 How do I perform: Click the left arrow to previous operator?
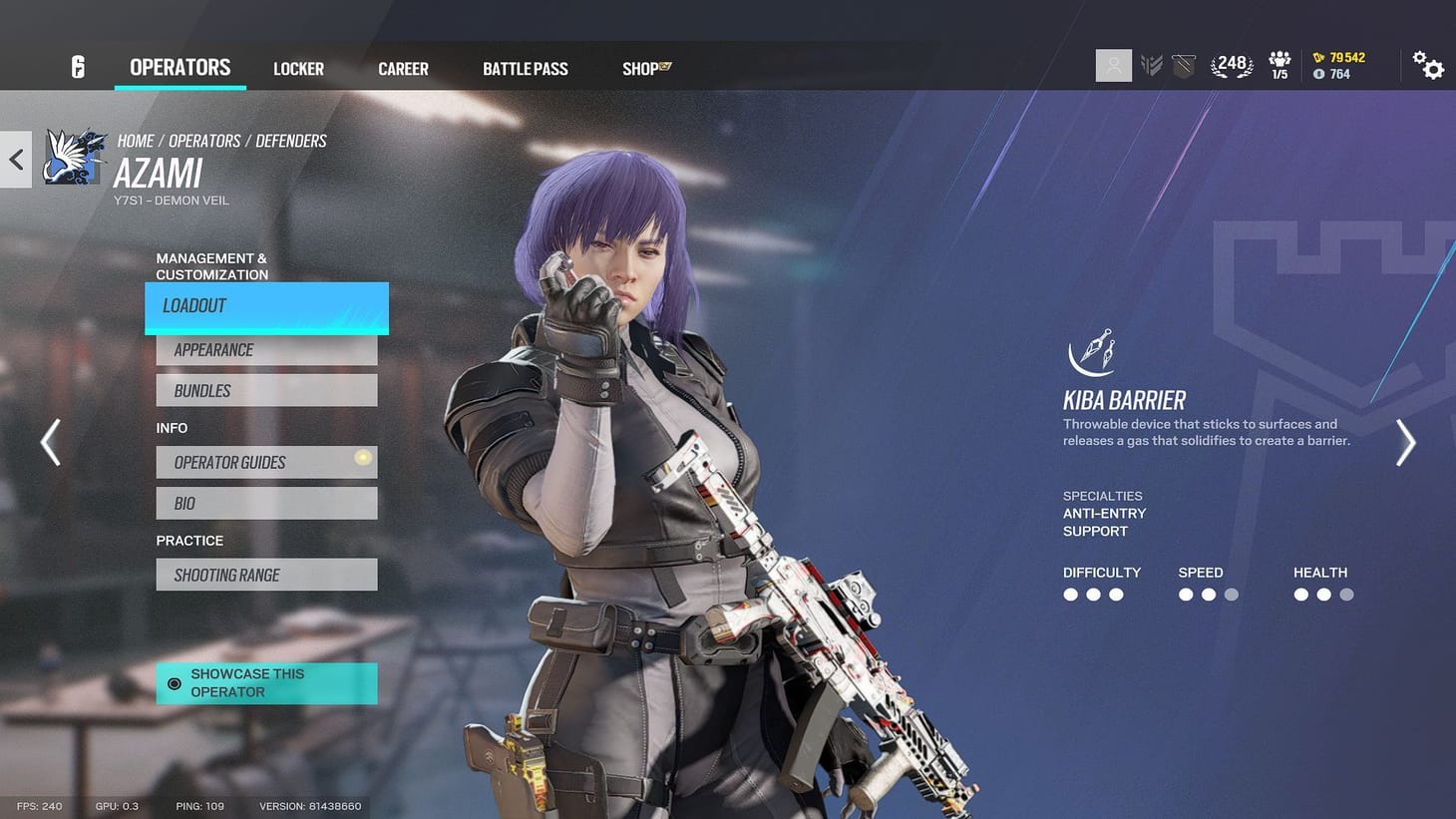point(50,443)
